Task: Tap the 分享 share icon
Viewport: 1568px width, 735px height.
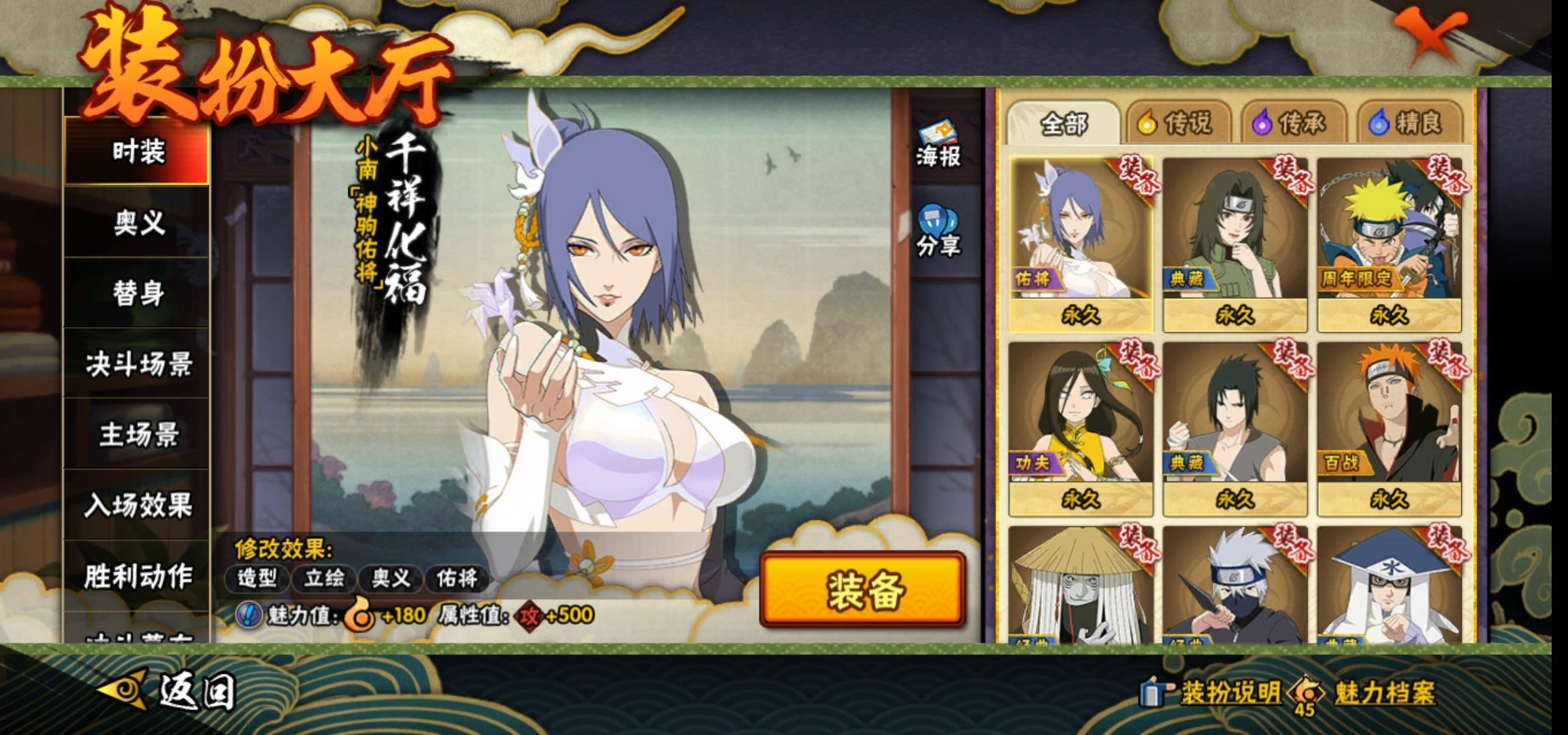Action: tap(938, 232)
